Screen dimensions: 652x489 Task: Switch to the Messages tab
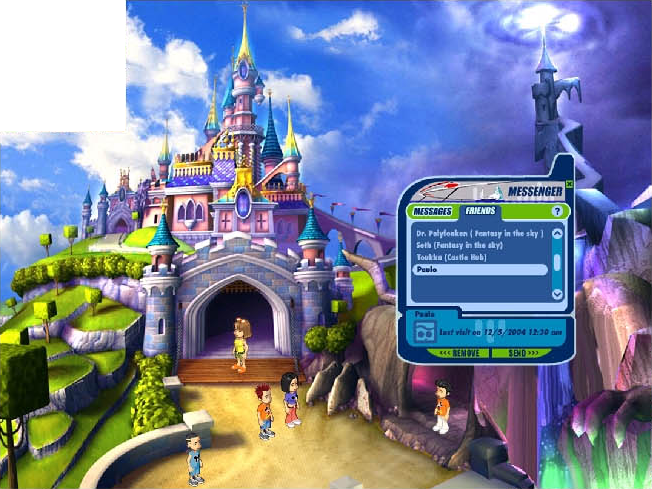point(434,212)
